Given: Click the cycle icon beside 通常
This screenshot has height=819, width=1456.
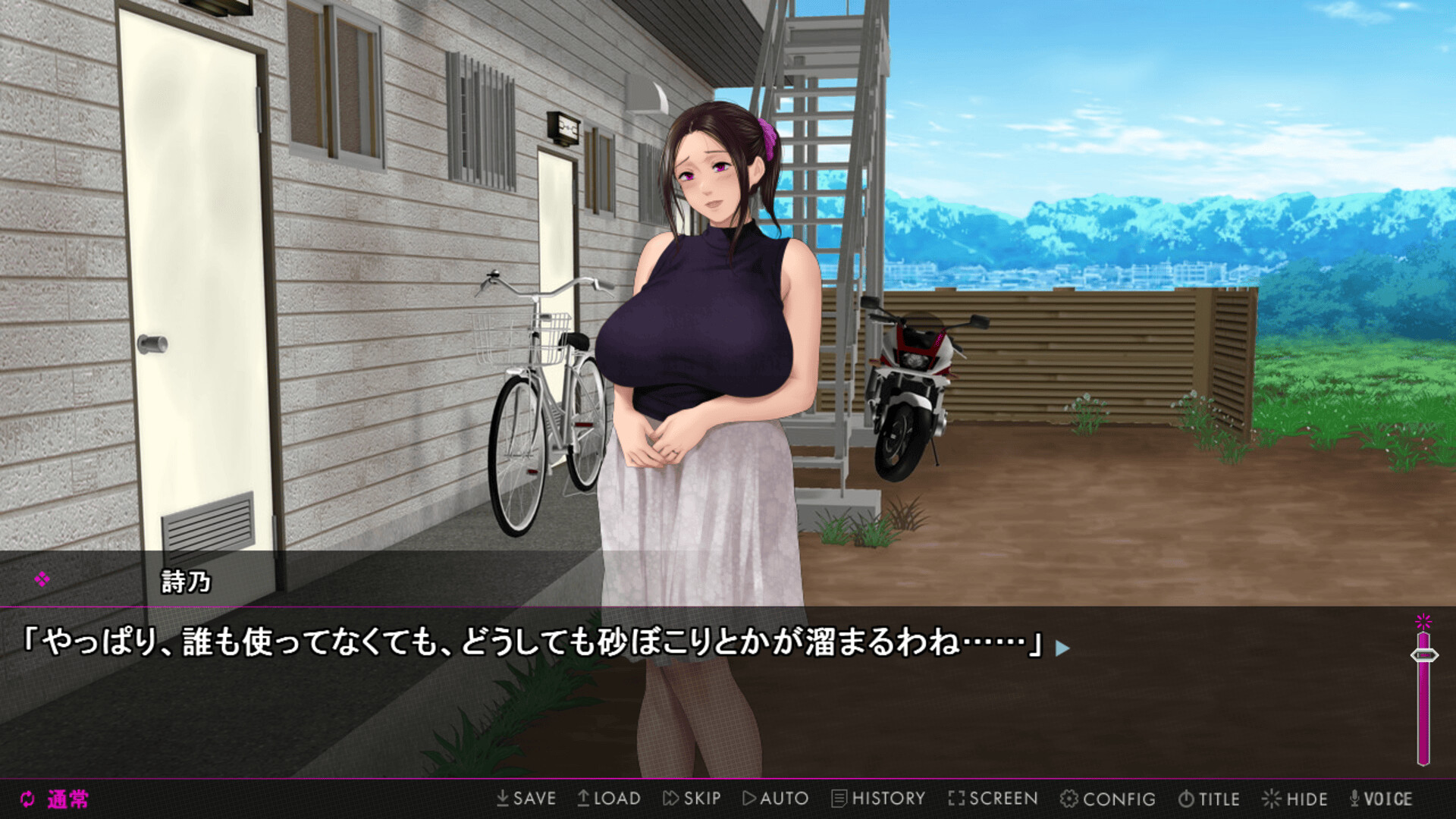Looking at the screenshot, I should pos(27,798).
